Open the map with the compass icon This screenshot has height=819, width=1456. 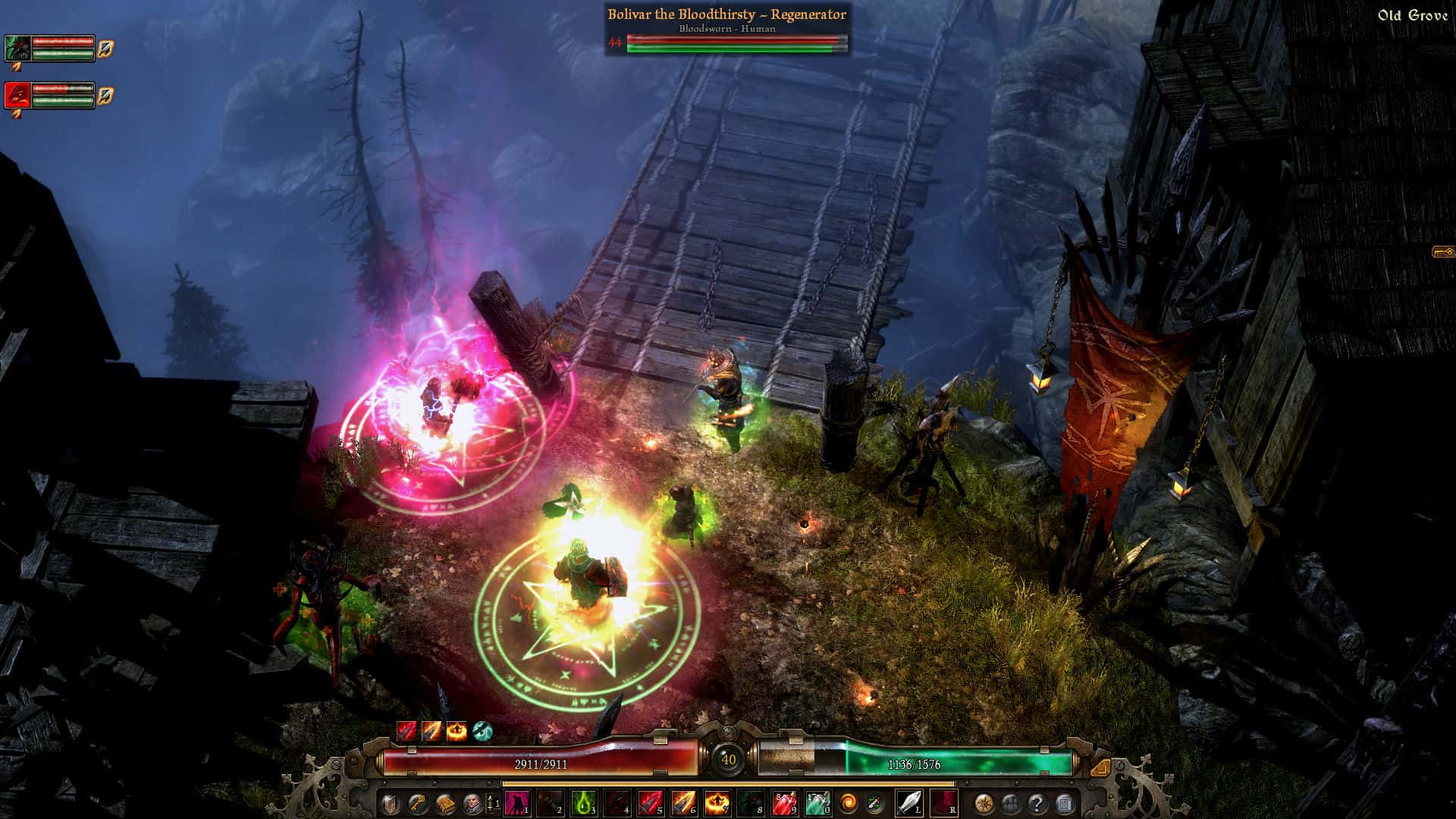[x=984, y=803]
